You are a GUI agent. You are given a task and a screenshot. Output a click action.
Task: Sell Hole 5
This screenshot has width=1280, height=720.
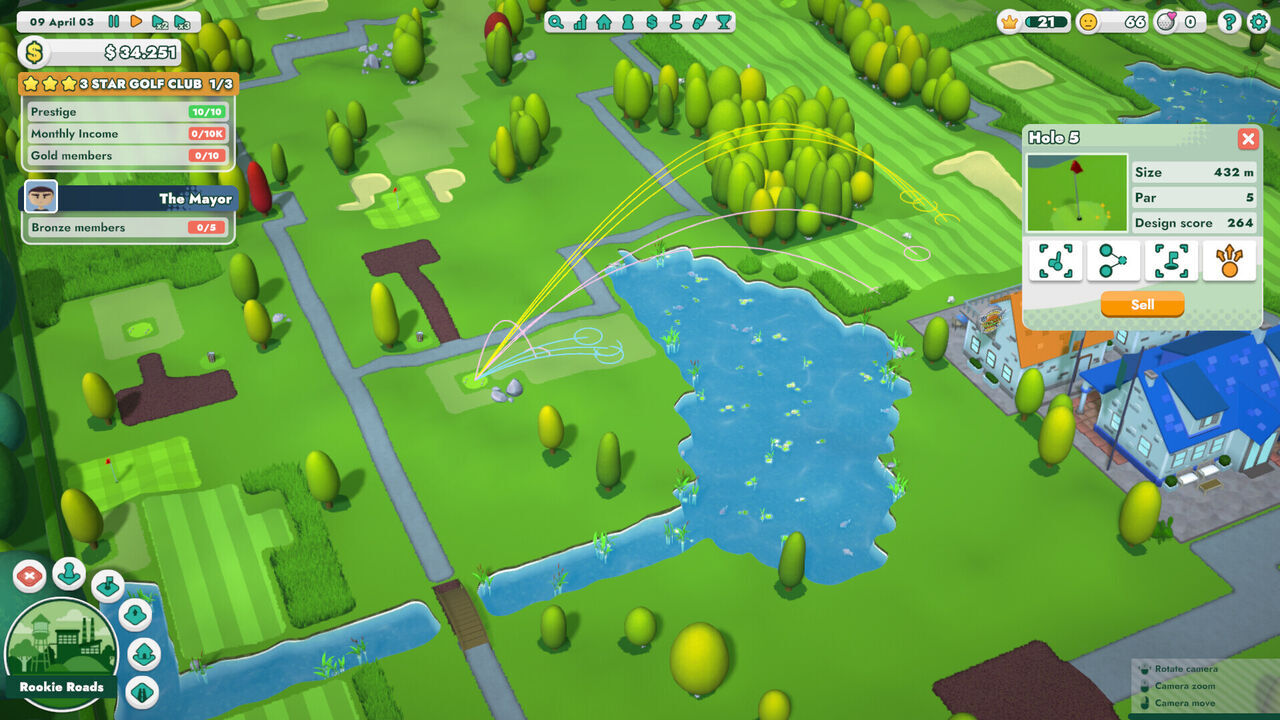[1142, 304]
